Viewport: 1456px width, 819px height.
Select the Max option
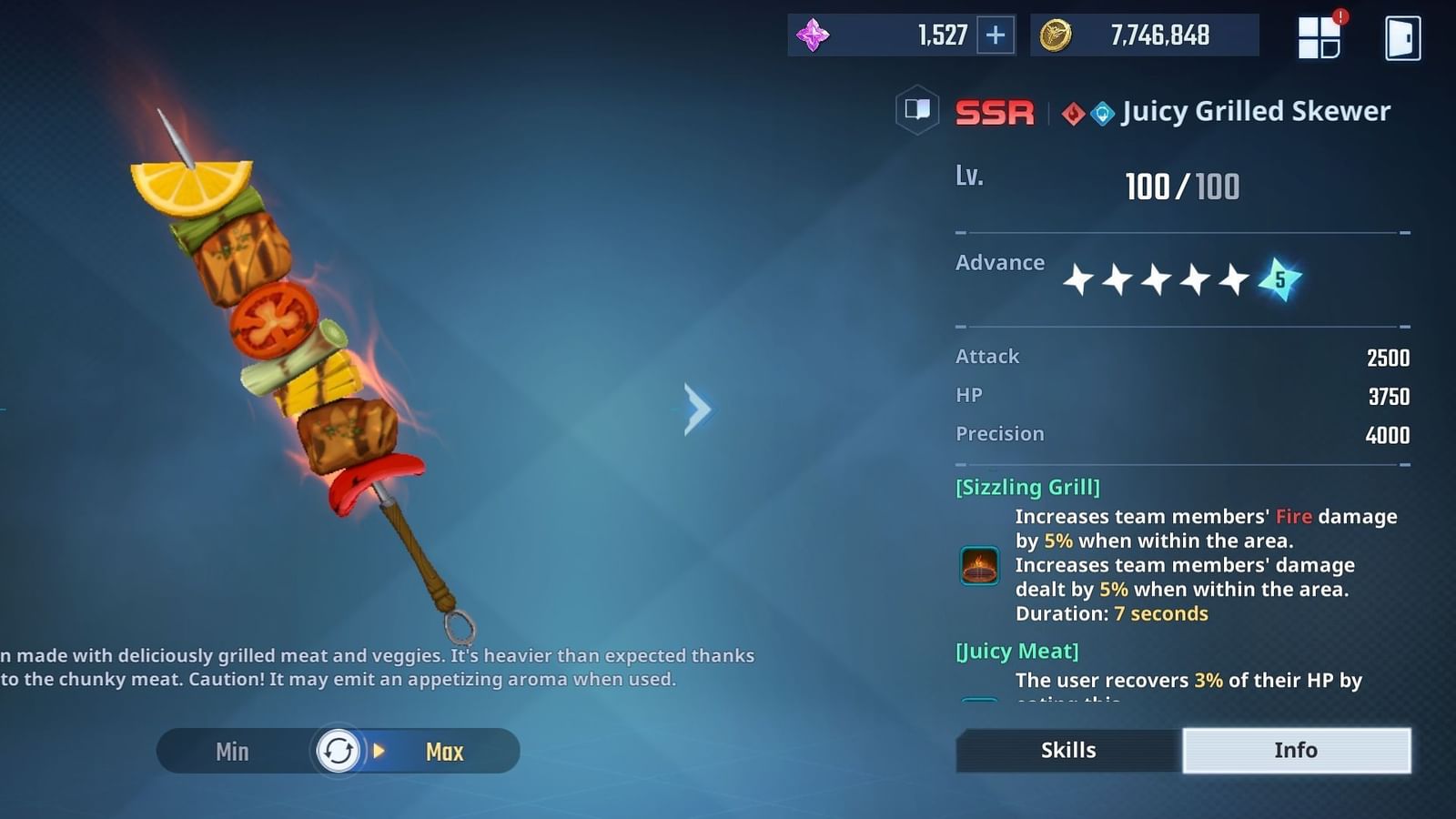tap(443, 751)
